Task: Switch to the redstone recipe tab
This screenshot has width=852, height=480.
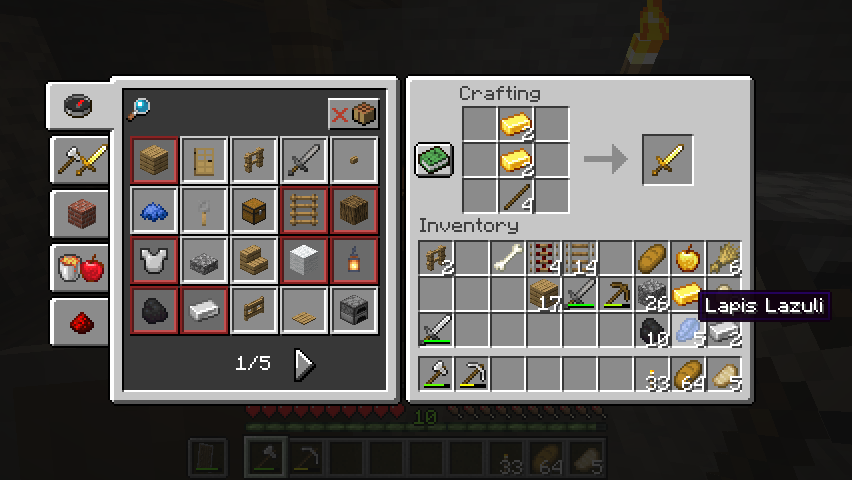Action: [80, 321]
